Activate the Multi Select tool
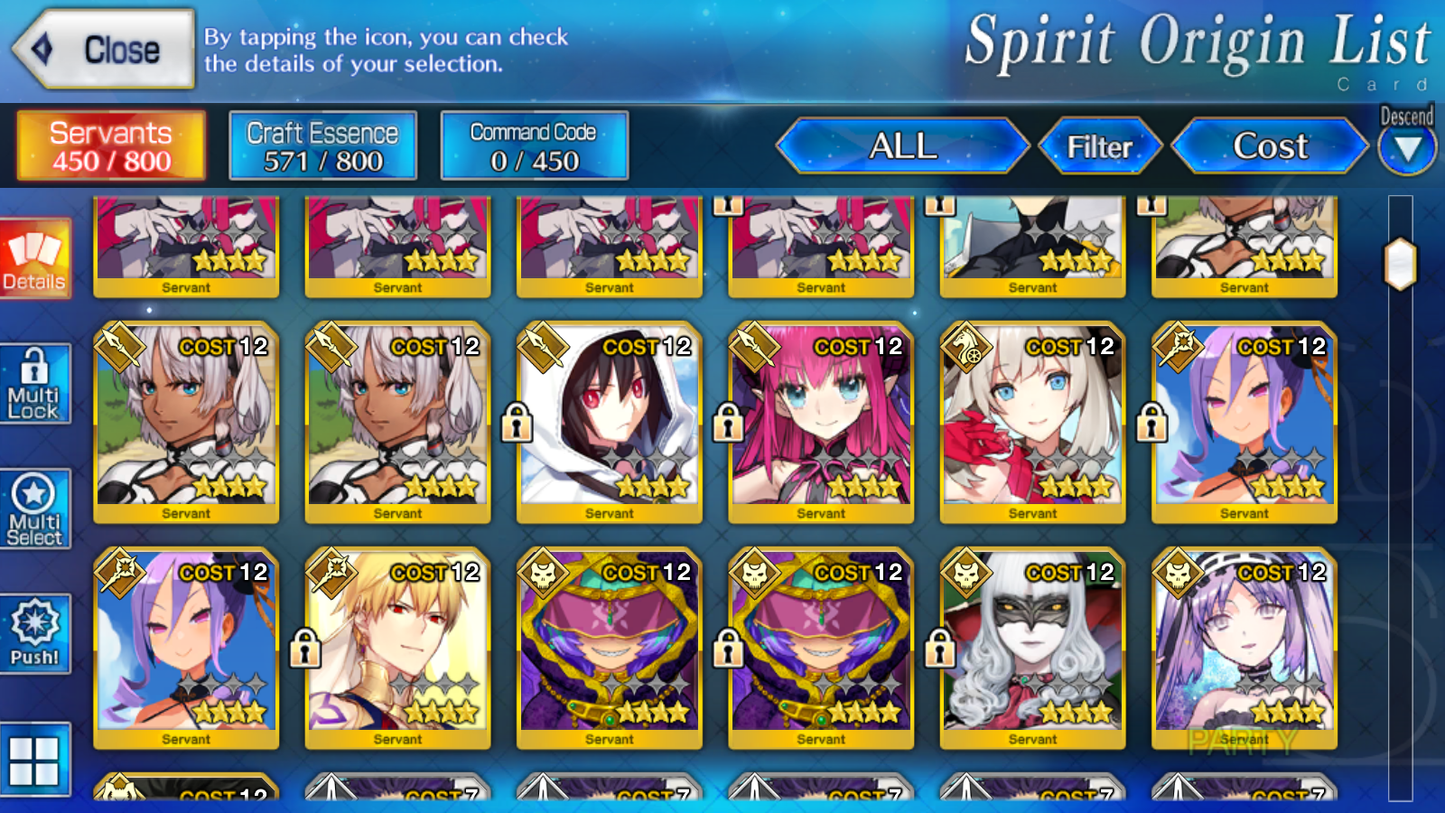 (35, 508)
